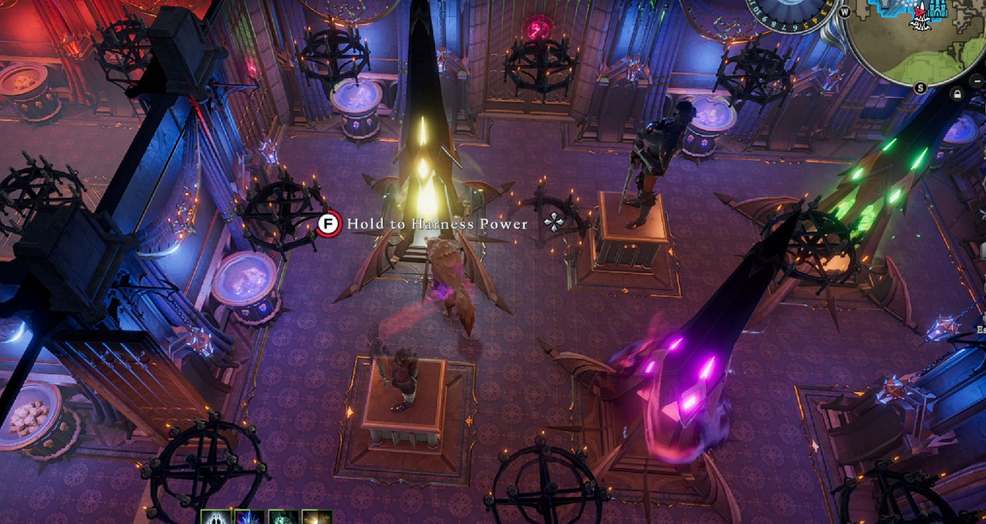Trigger the teal-green ability icon

pos(284,517)
